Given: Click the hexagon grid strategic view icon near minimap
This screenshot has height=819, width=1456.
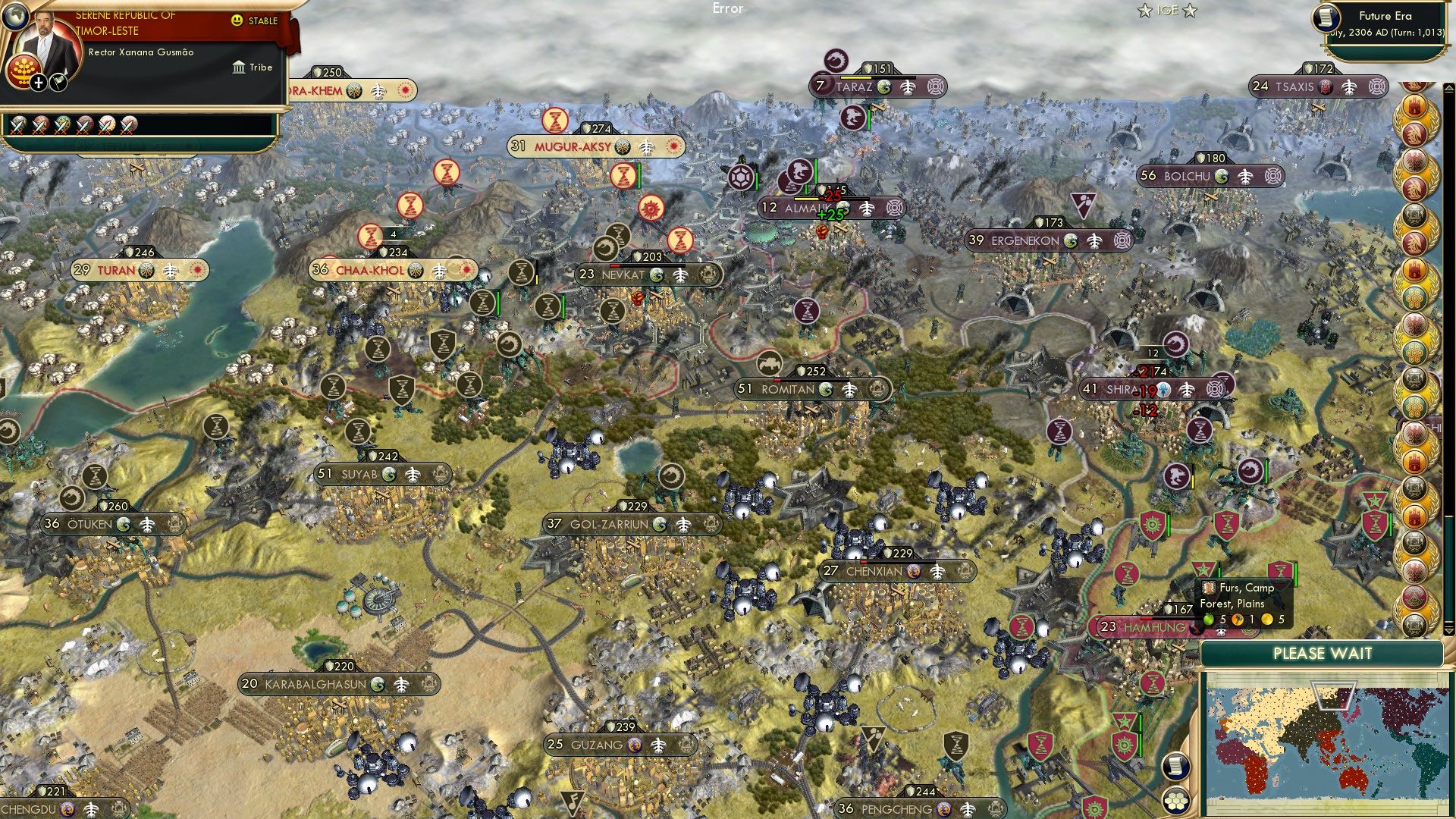Looking at the screenshot, I should tap(1175, 801).
